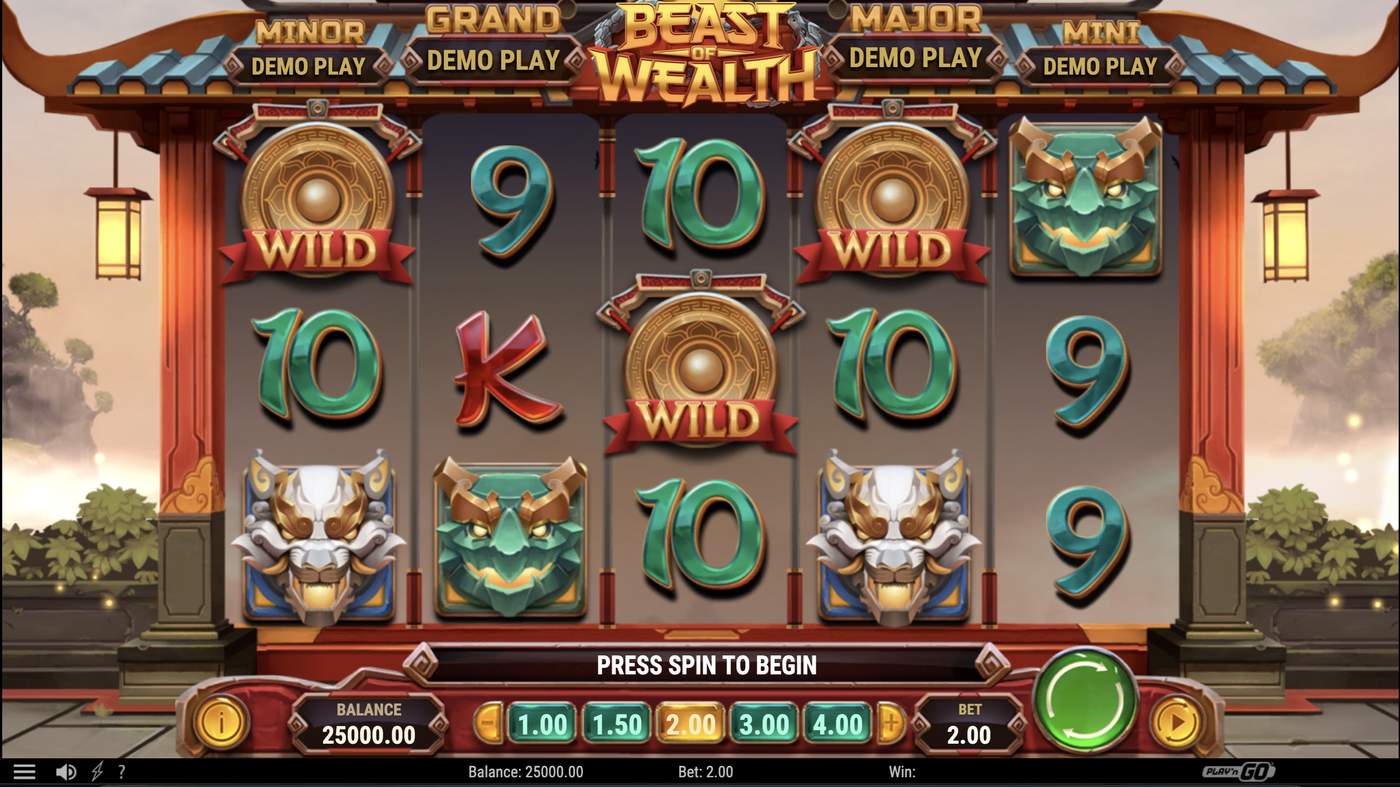Viewport: 1400px width, 787px height.
Task: Open the hamburger menu in the bottom bar
Action: pos(25,770)
